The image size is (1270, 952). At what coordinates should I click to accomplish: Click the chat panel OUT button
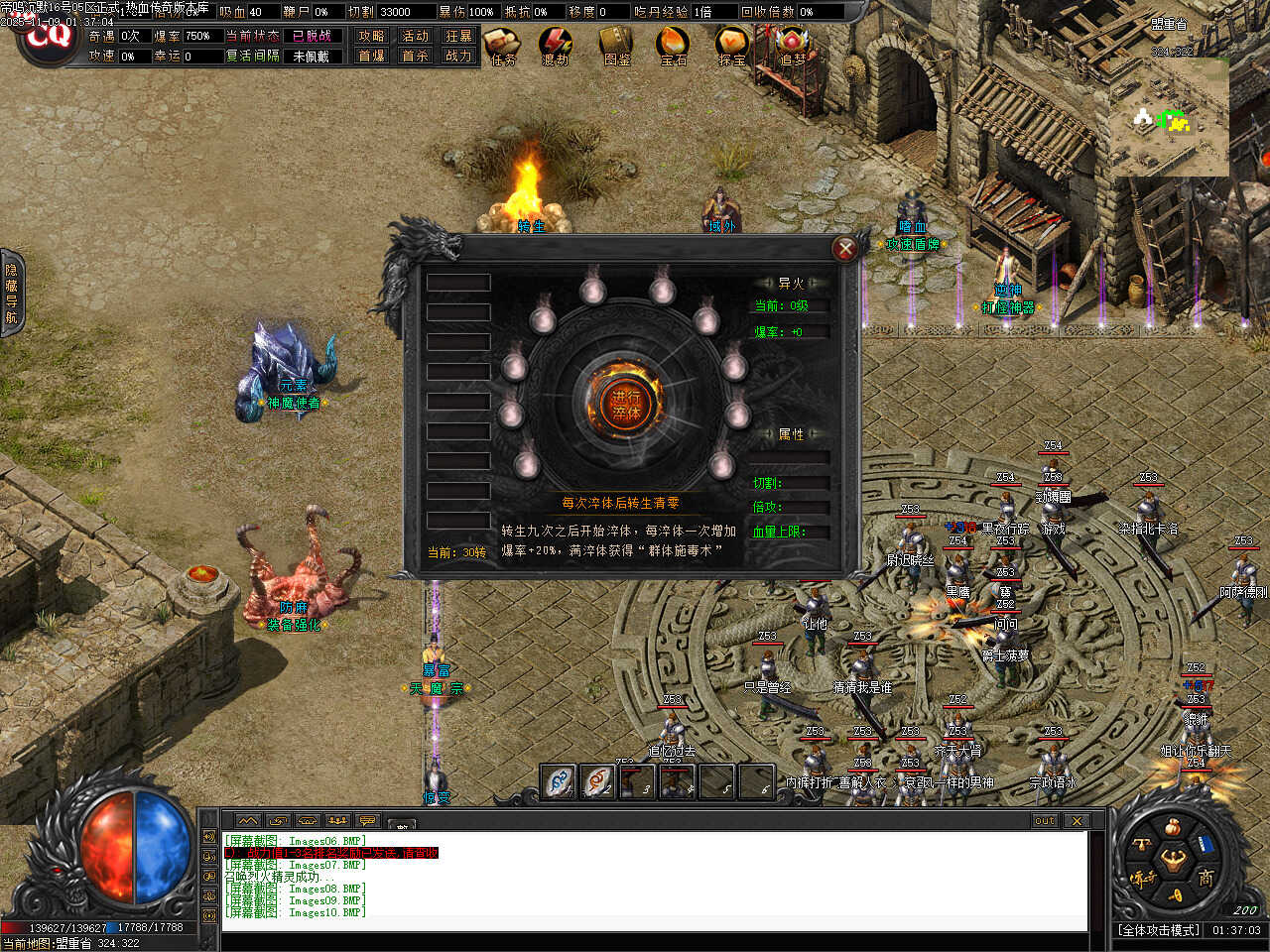1045,821
